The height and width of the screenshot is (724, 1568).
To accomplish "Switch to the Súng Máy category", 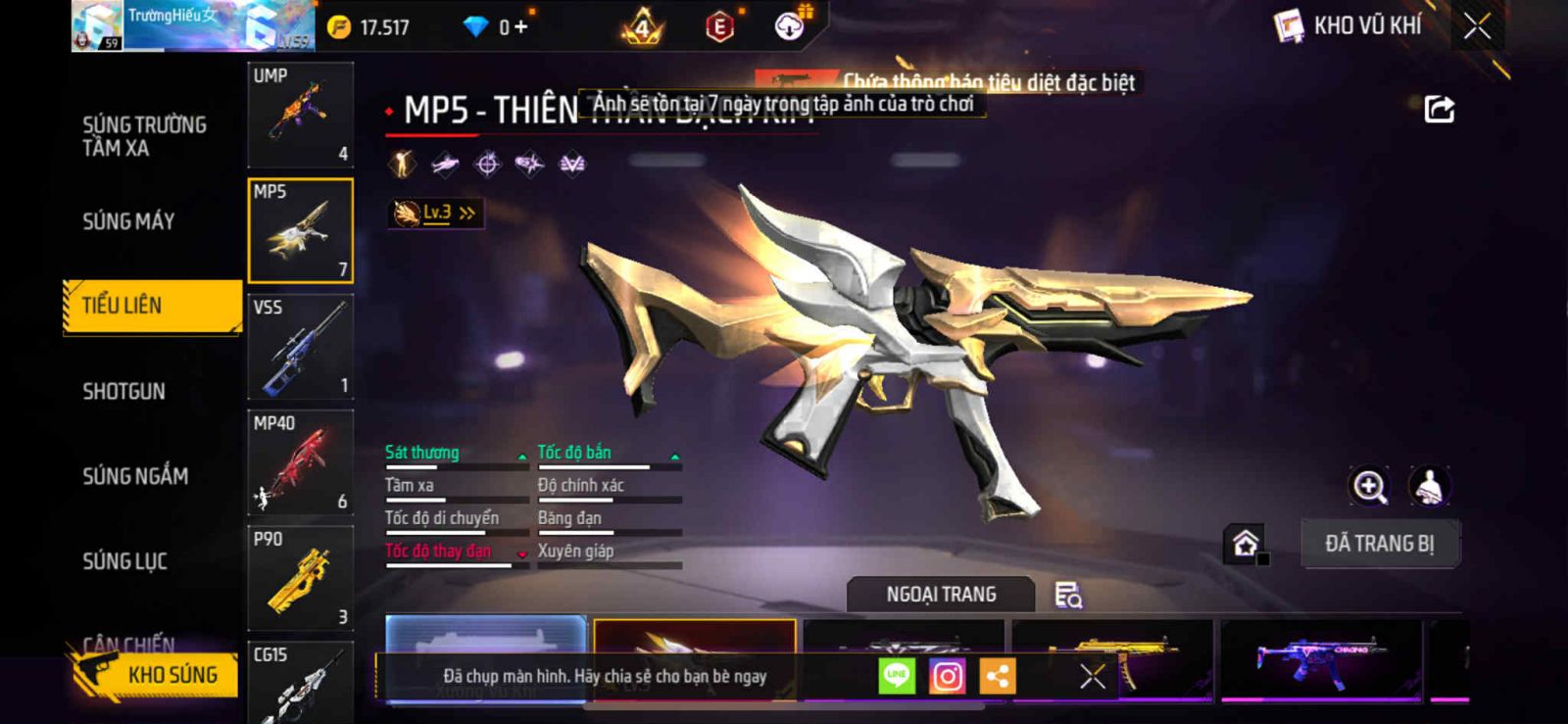I will click(x=128, y=221).
